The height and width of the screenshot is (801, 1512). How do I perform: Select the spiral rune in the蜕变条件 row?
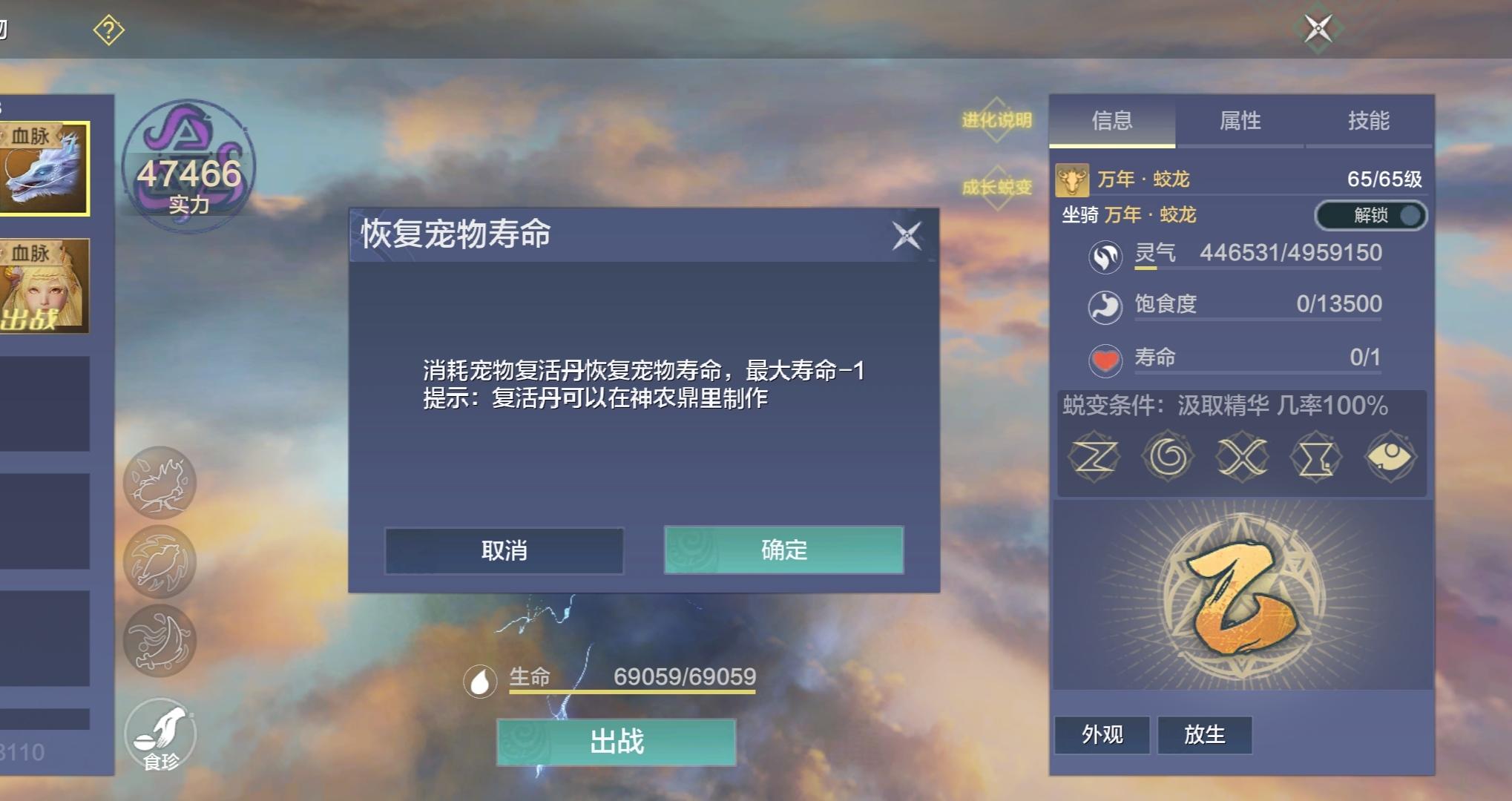coord(1167,458)
